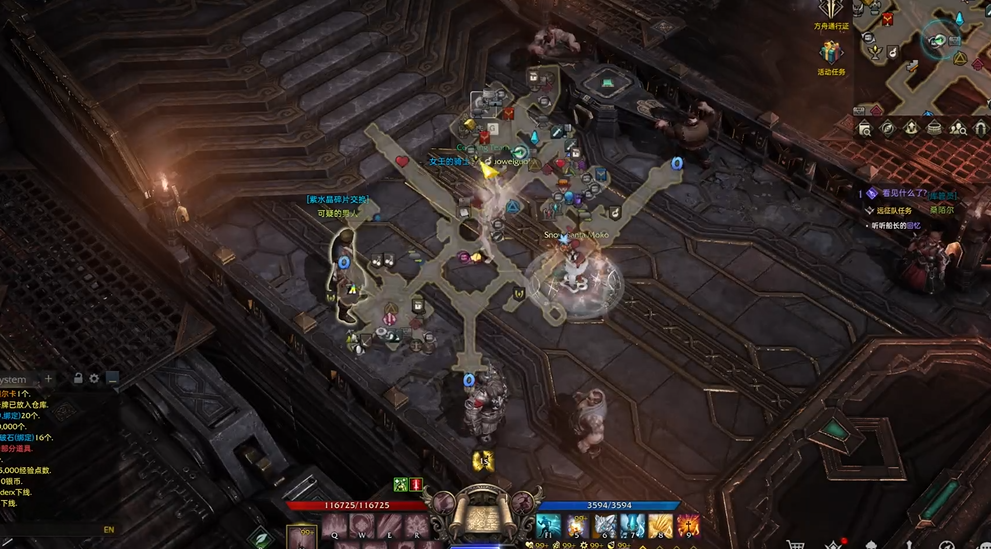Click the compass button under the minimap

888,128
